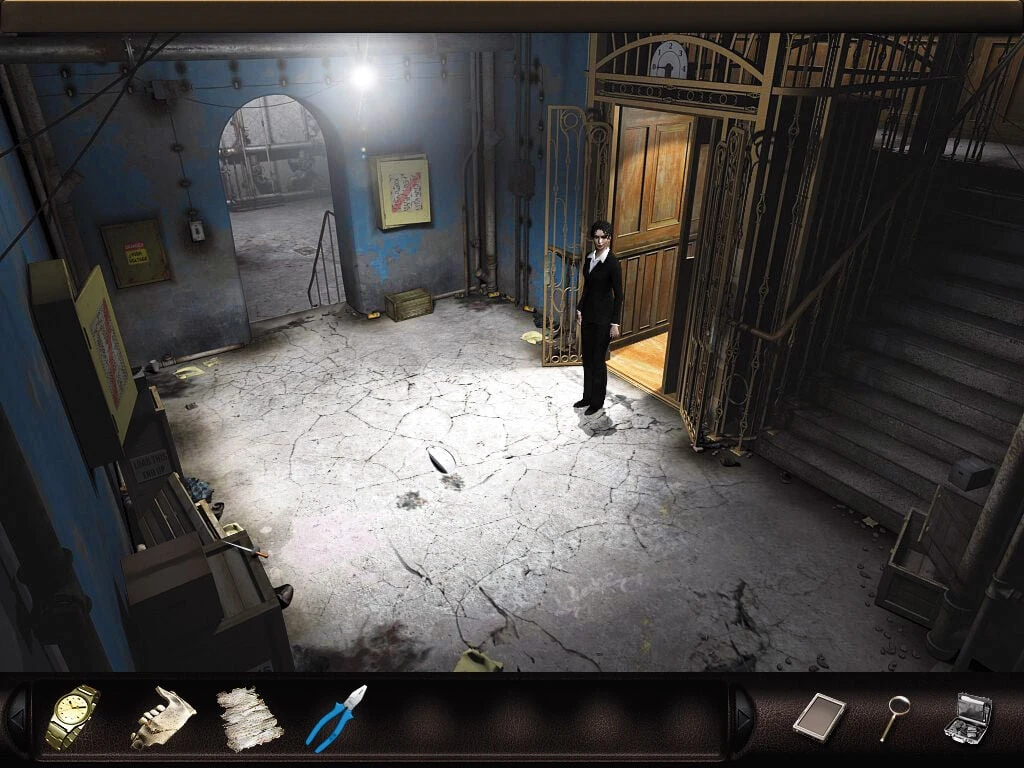1024x768 pixels.
Task: Click the inventory left scroll arrow
Action: [x=17, y=718]
